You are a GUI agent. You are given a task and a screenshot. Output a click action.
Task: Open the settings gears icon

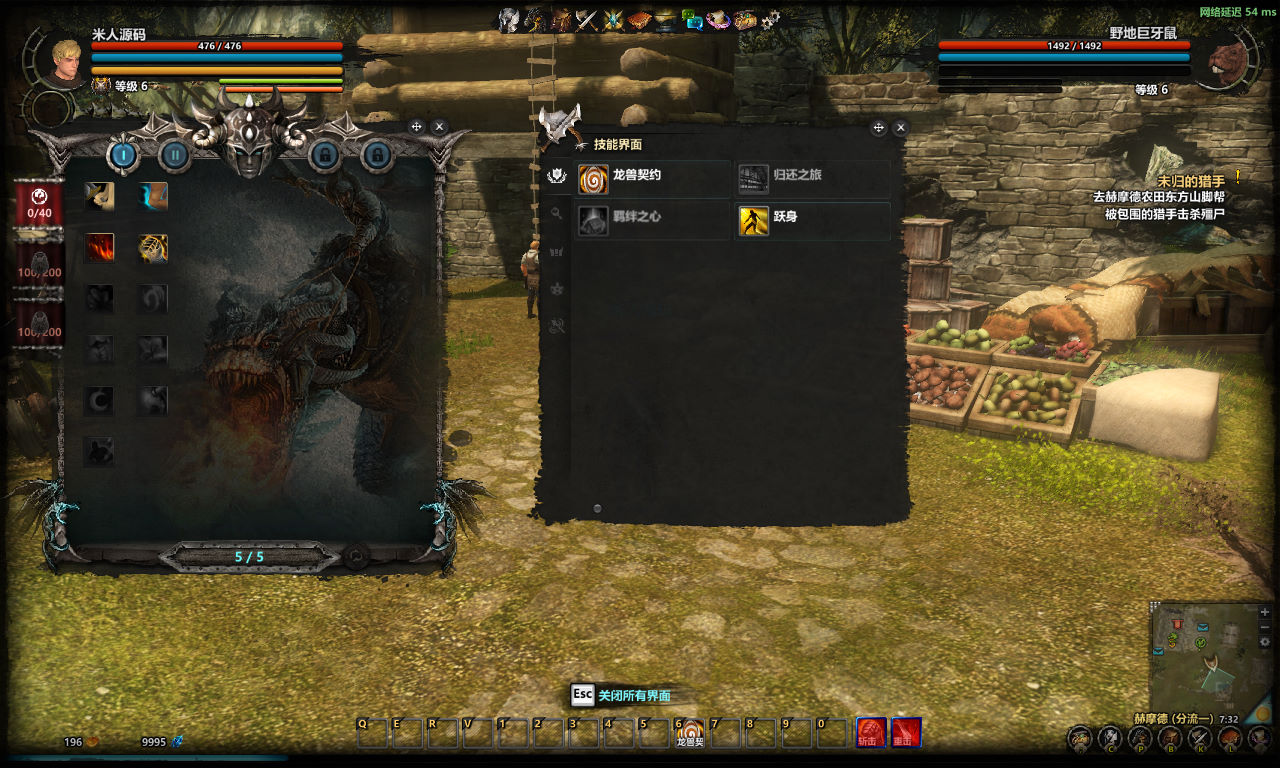pyautogui.click(x=770, y=20)
